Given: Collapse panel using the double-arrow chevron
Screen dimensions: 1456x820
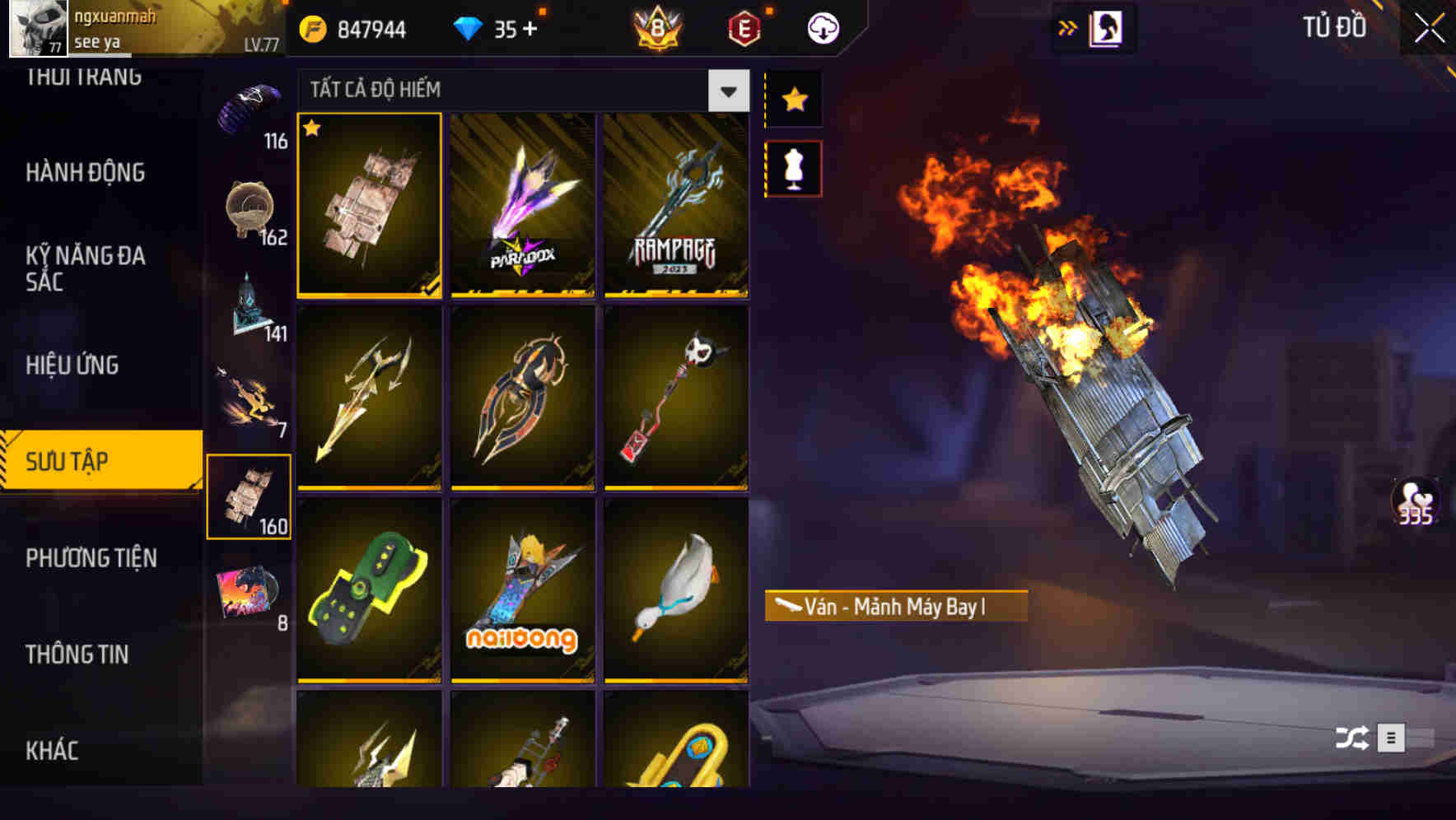Looking at the screenshot, I should (x=1068, y=27).
